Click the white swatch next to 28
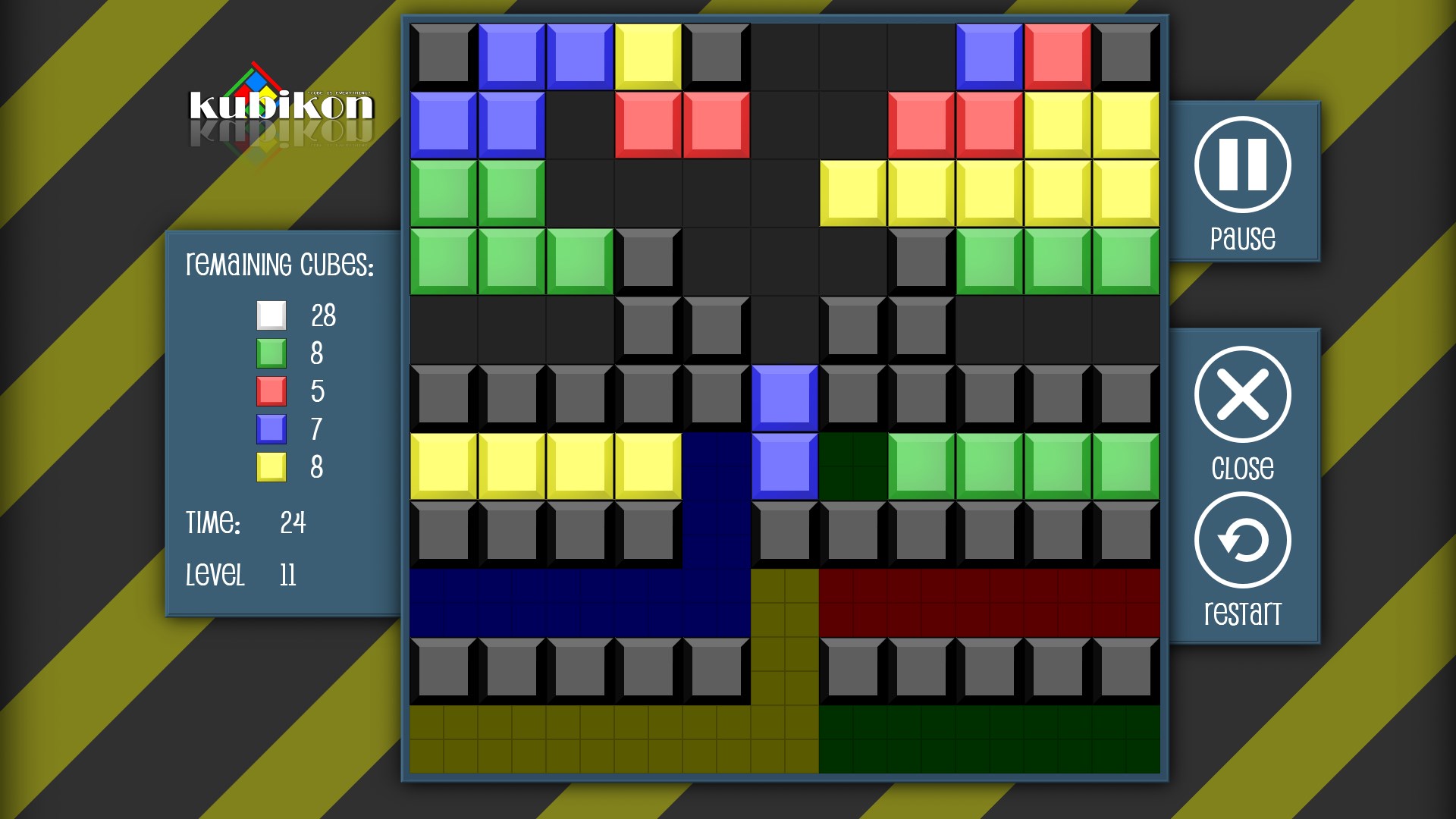Screen dimensions: 1456x819 click(x=270, y=316)
